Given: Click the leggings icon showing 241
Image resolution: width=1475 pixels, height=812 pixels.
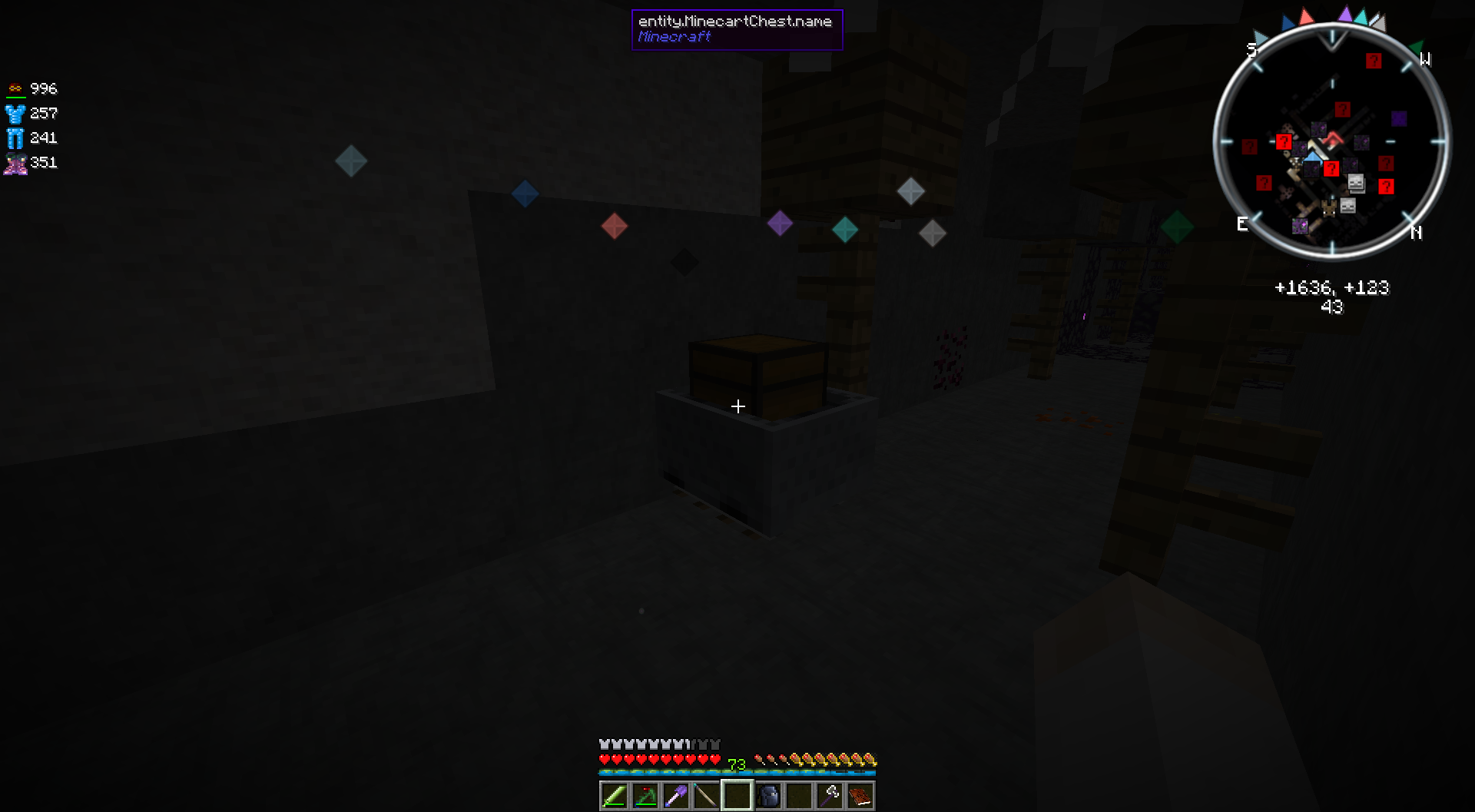Looking at the screenshot, I should pyautogui.click(x=15, y=138).
